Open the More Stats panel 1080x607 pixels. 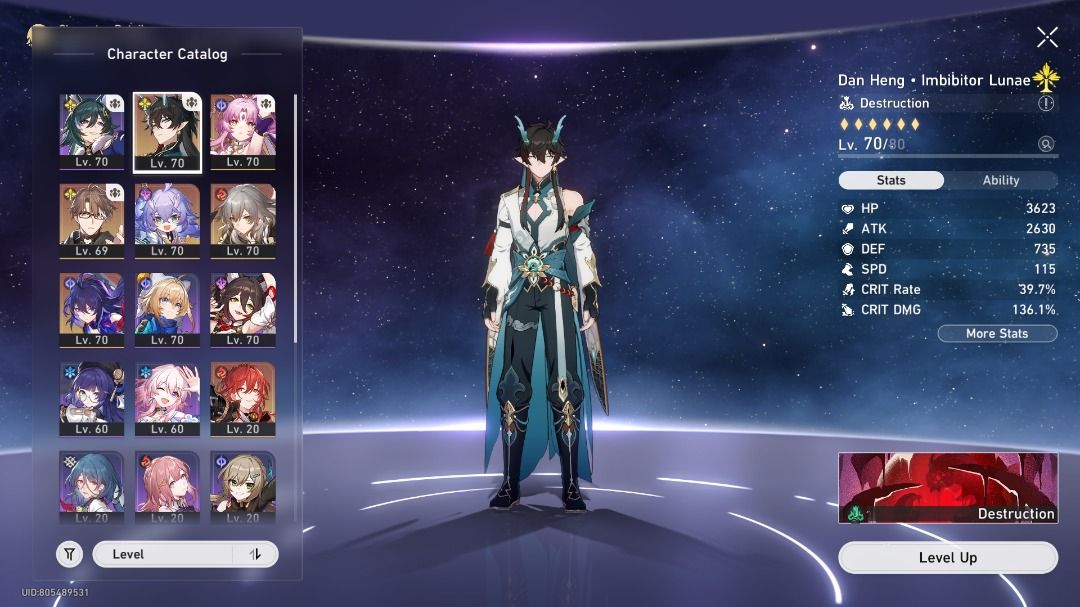(x=997, y=333)
